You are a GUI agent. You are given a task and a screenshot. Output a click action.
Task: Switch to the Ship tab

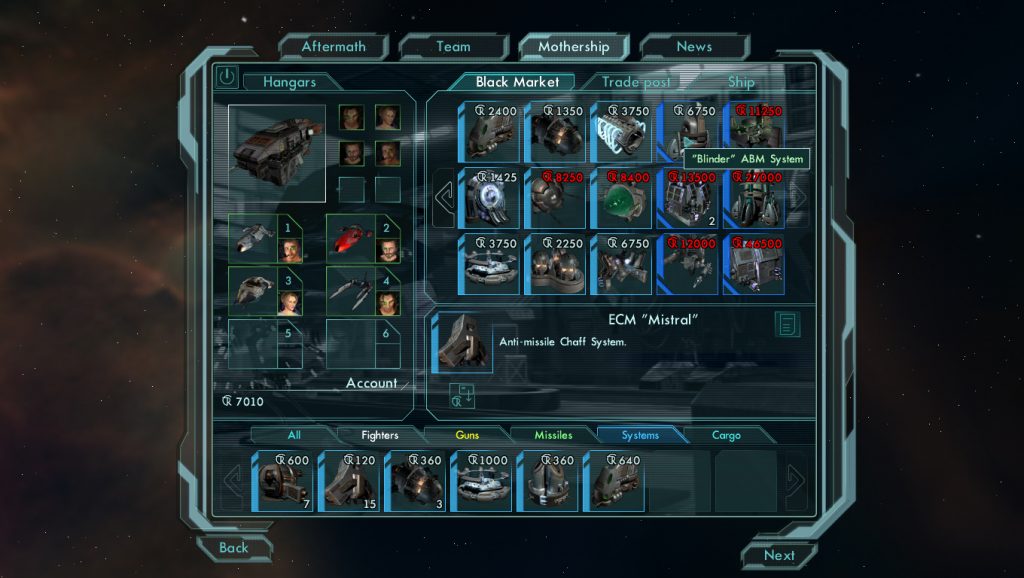tap(741, 82)
